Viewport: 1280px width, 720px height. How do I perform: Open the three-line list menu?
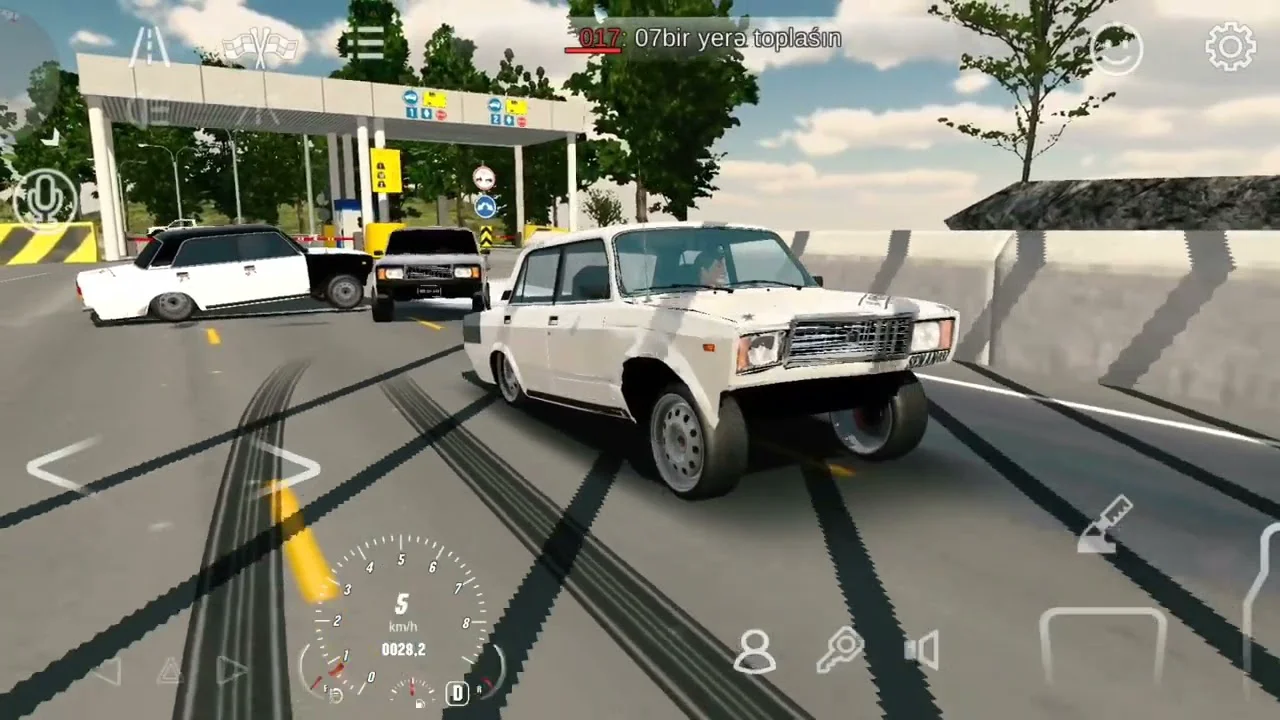coord(368,42)
